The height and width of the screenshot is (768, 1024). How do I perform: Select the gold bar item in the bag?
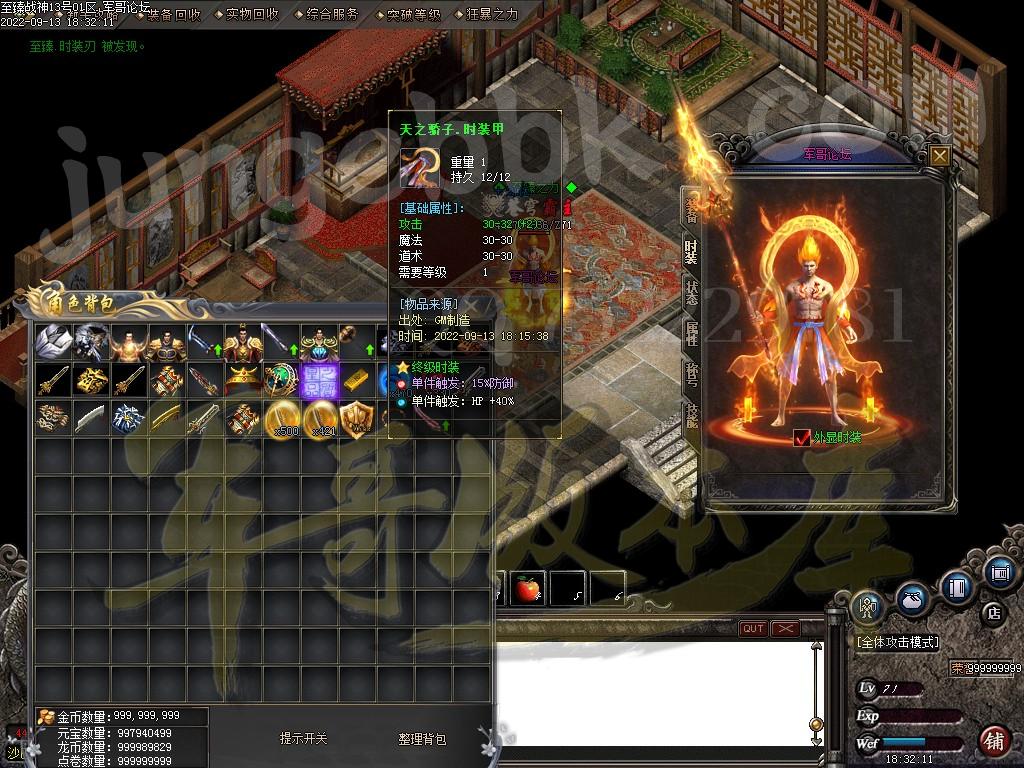coord(357,381)
